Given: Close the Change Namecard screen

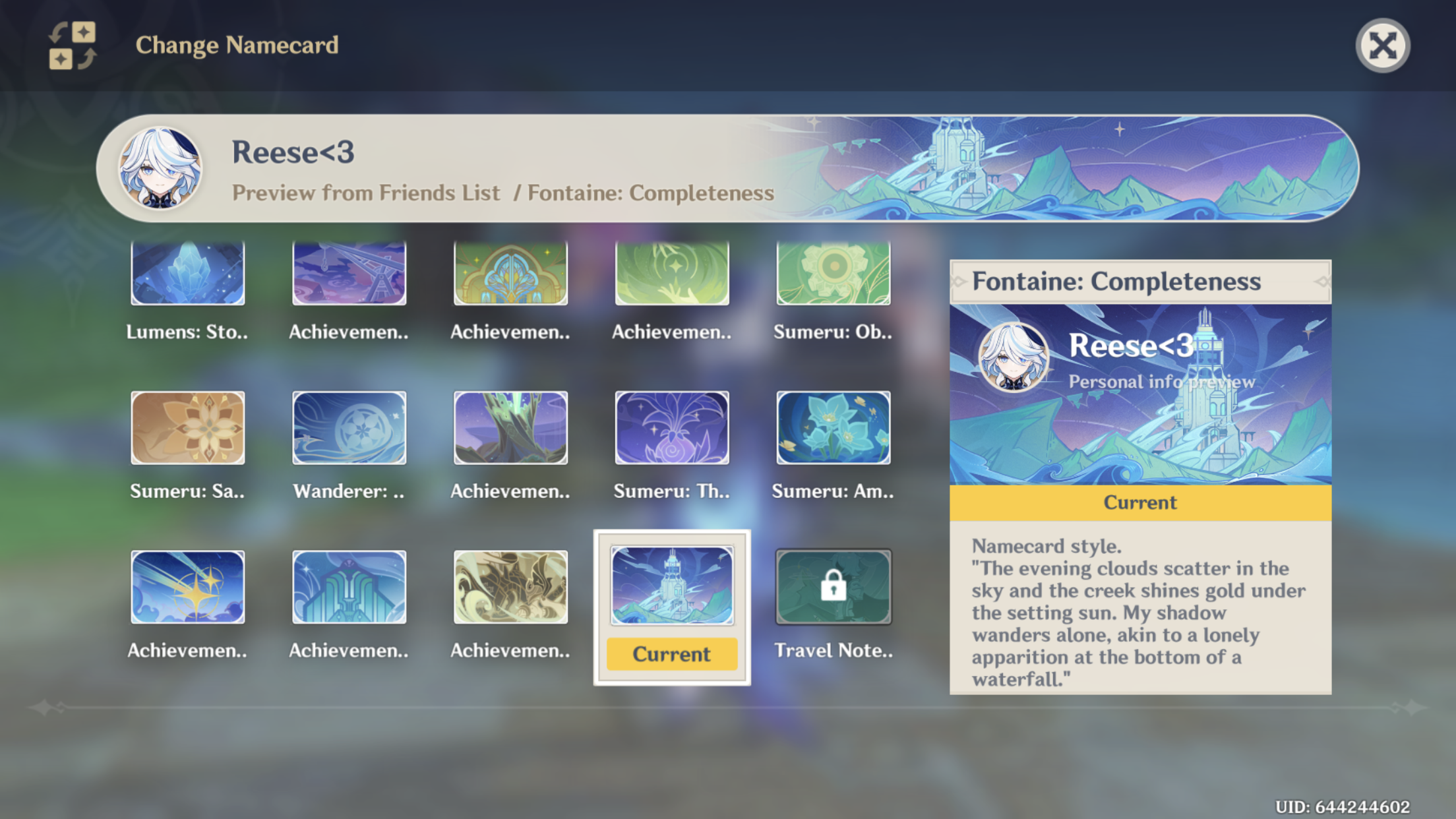Looking at the screenshot, I should 1382,44.
